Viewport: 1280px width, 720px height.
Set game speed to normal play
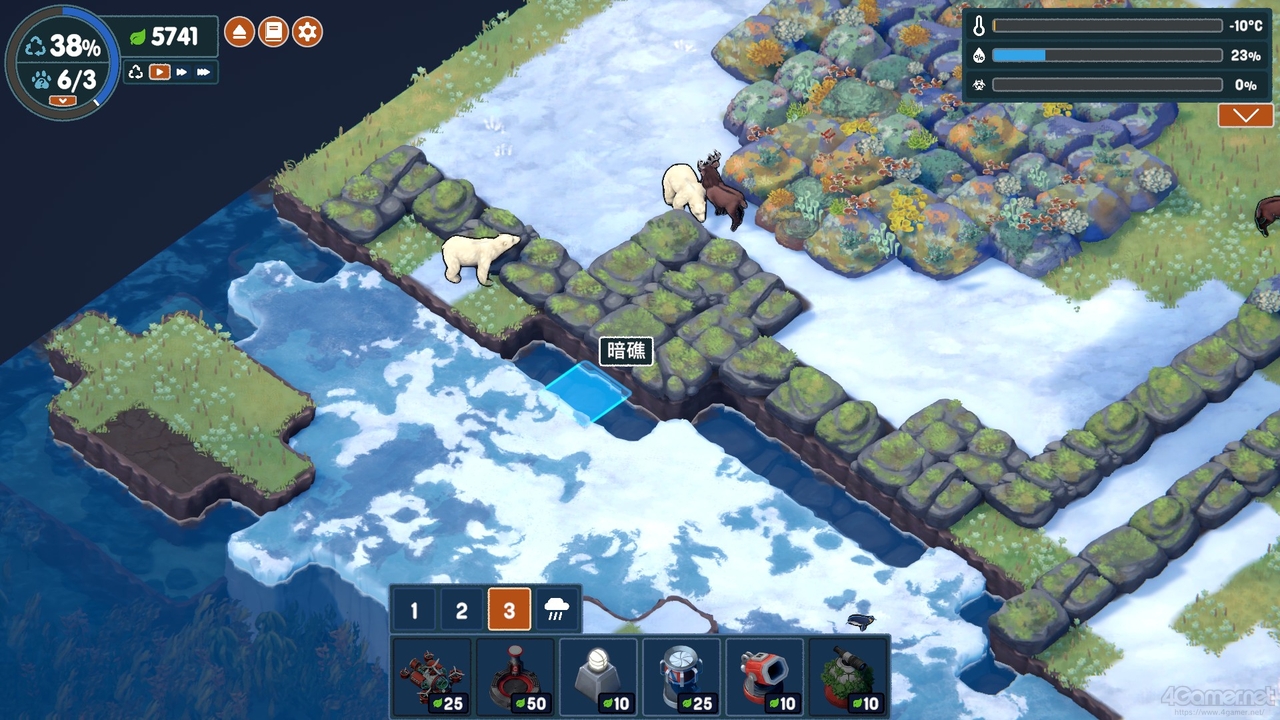tap(159, 72)
